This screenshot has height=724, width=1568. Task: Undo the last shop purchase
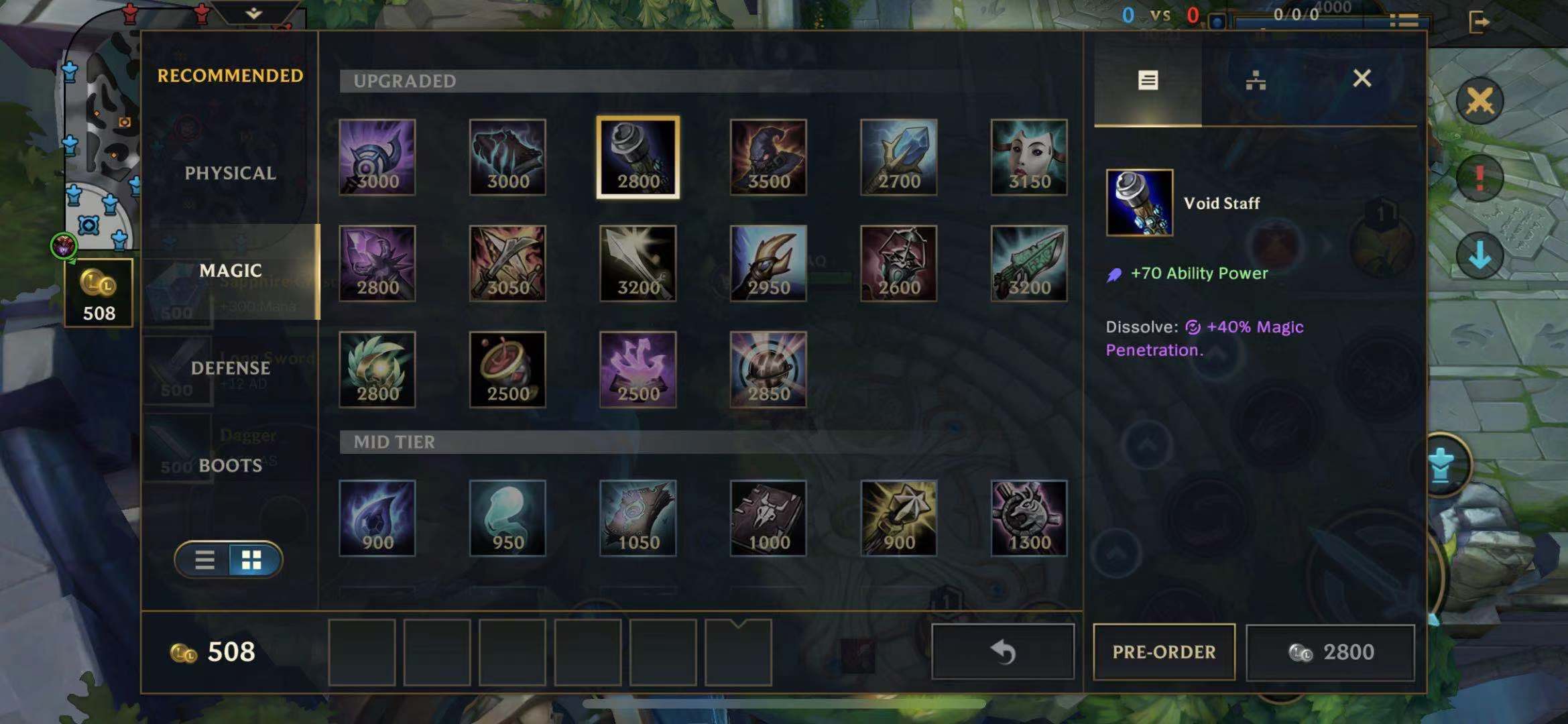[x=1003, y=652]
